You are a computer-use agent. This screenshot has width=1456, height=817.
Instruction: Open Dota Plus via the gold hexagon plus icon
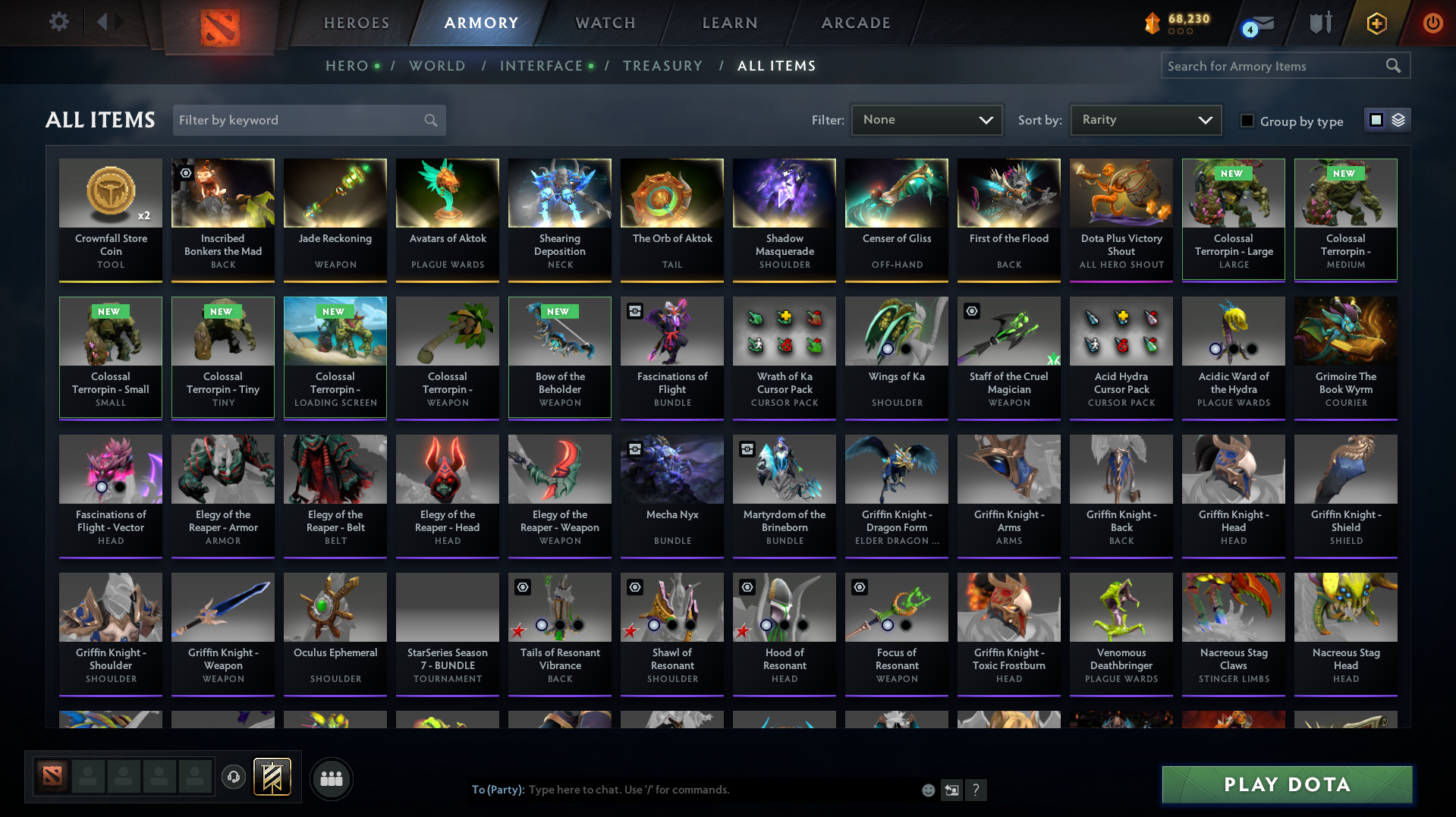(x=1377, y=23)
